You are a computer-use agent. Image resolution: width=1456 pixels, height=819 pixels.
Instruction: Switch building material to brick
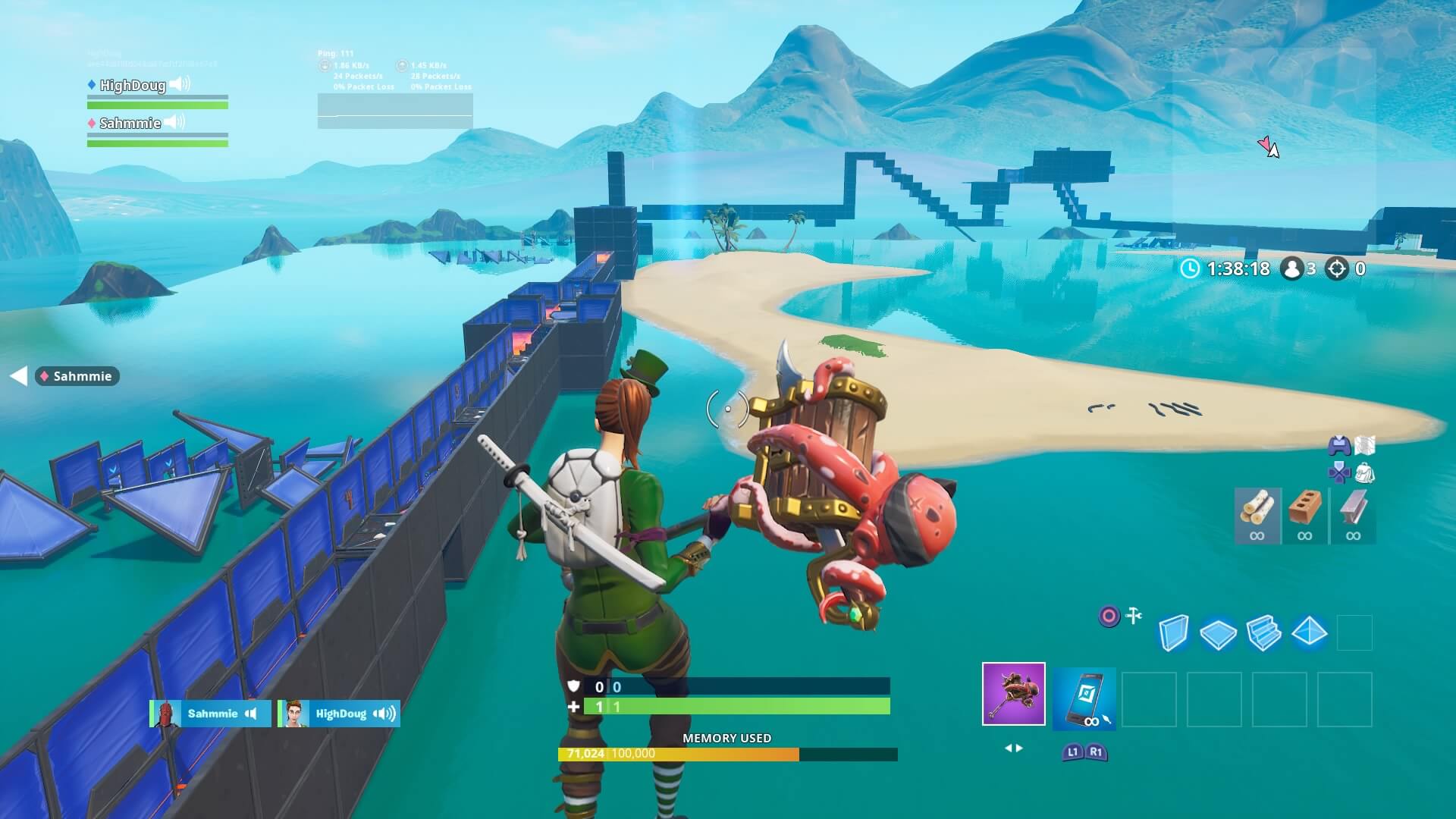pyautogui.click(x=1305, y=516)
